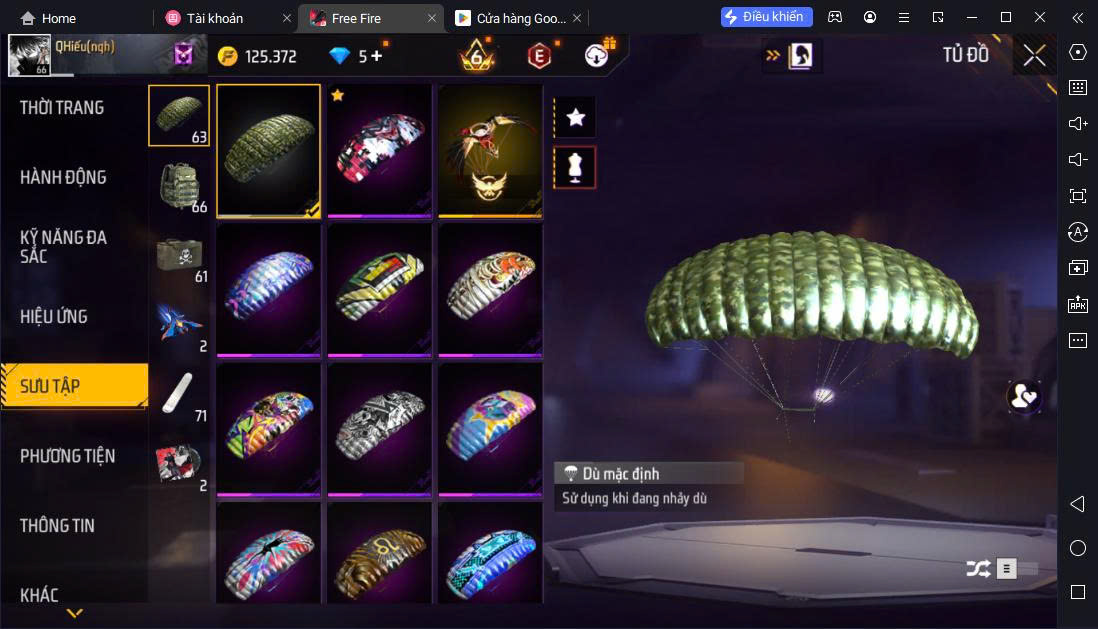The width and height of the screenshot is (1098, 629).
Task: Toggle the star favorites filter
Action: click(x=575, y=117)
